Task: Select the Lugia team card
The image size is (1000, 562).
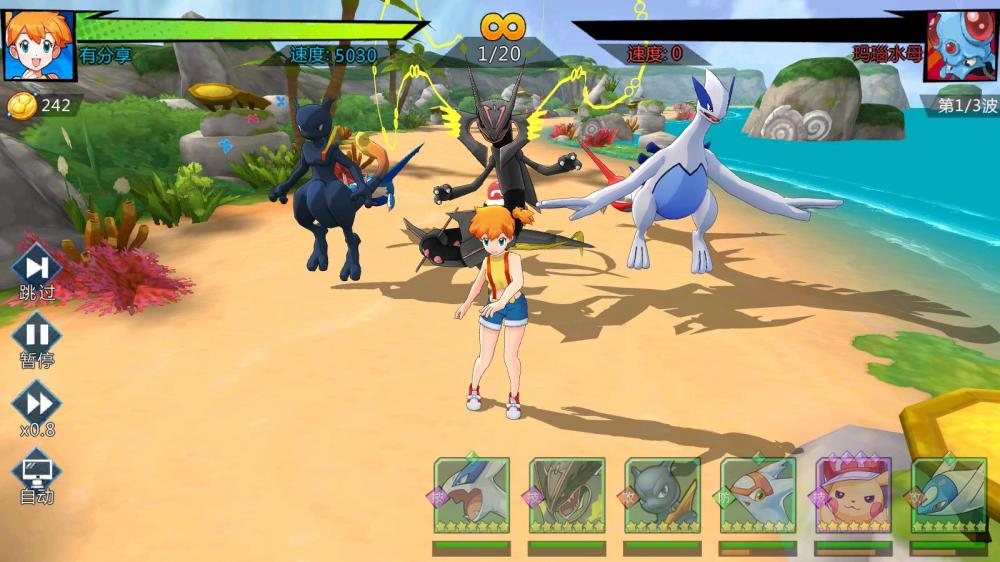Action: click(471, 495)
